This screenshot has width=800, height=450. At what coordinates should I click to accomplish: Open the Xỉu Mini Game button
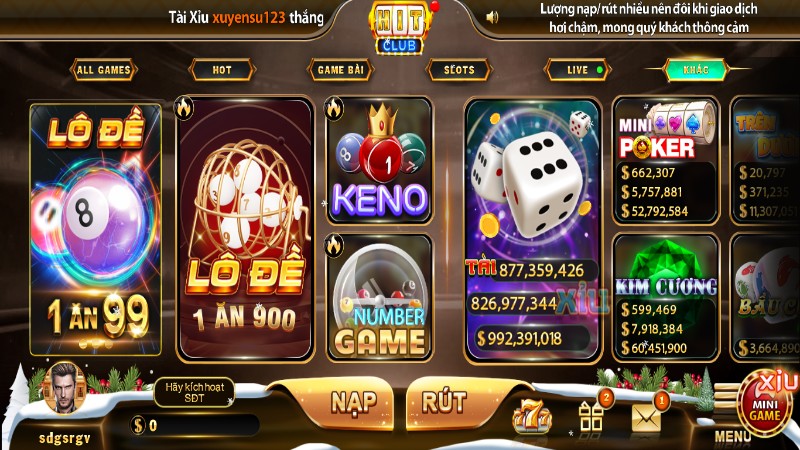tap(767, 402)
